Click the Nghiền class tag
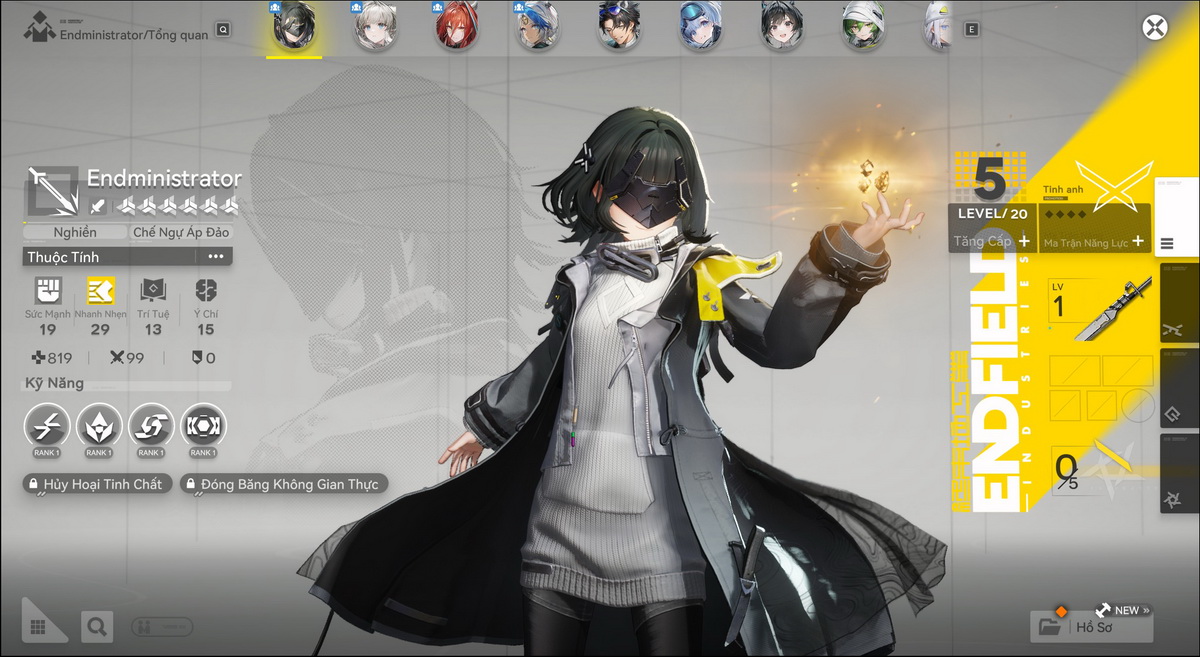Image resolution: width=1200 pixels, height=657 pixels. point(75,232)
